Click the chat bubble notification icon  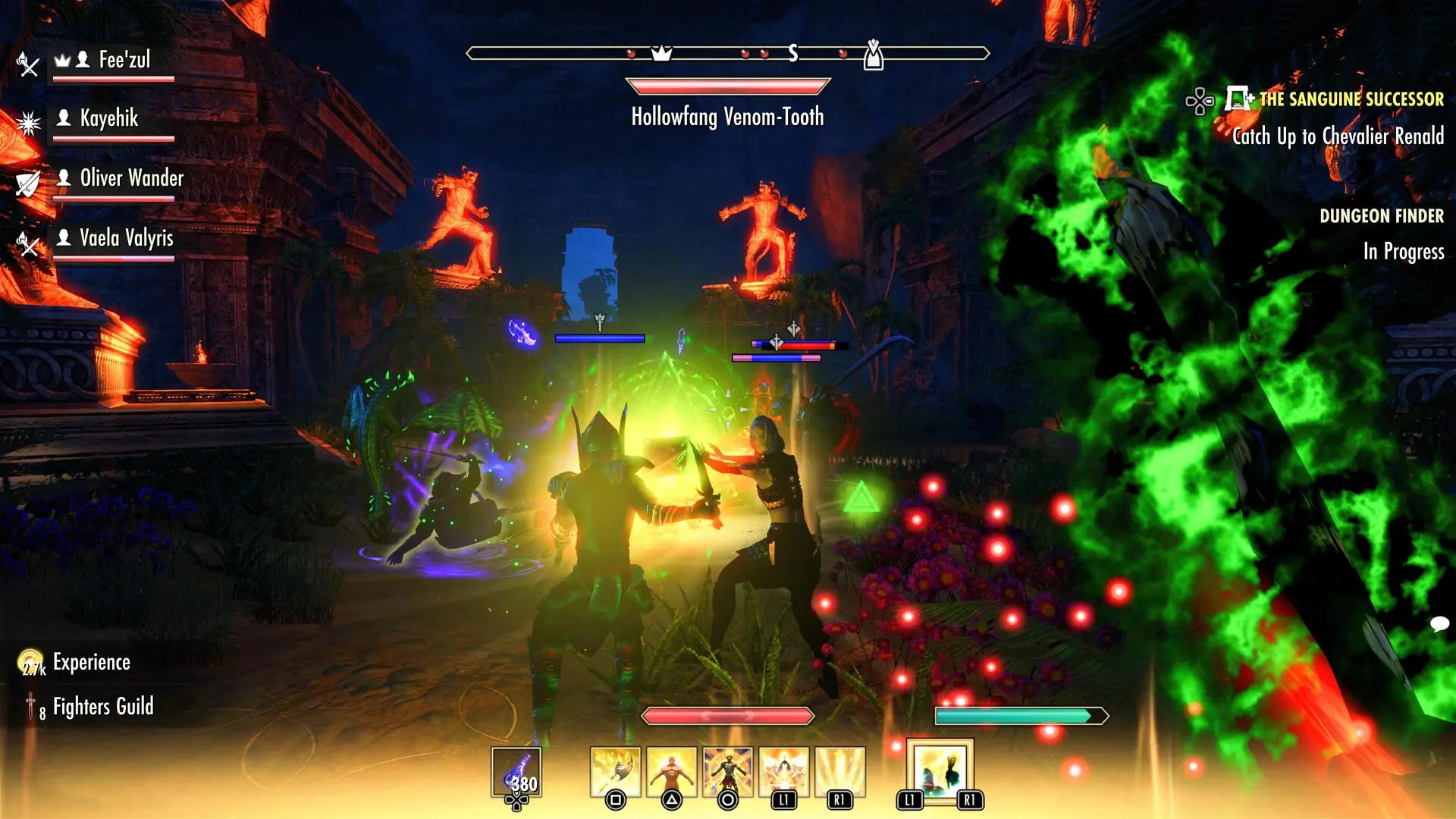(1439, 624)
